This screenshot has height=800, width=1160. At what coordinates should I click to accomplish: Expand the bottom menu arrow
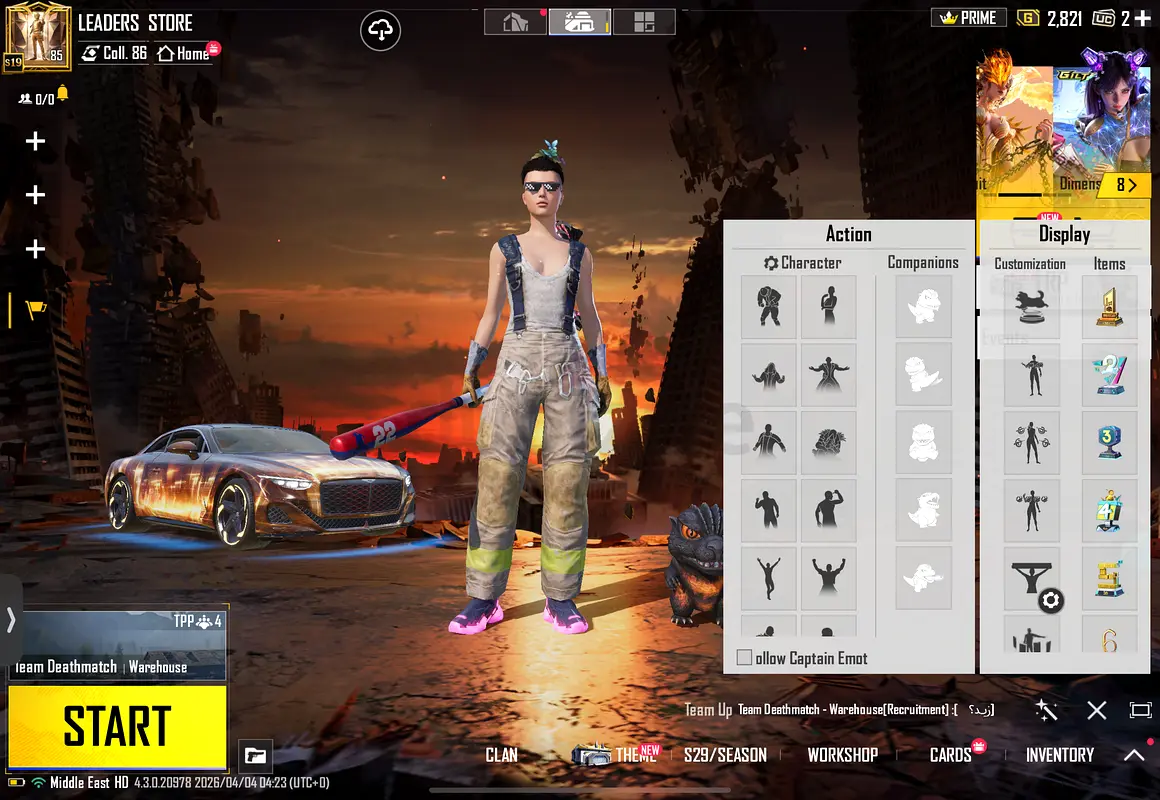coord(1134,755)
